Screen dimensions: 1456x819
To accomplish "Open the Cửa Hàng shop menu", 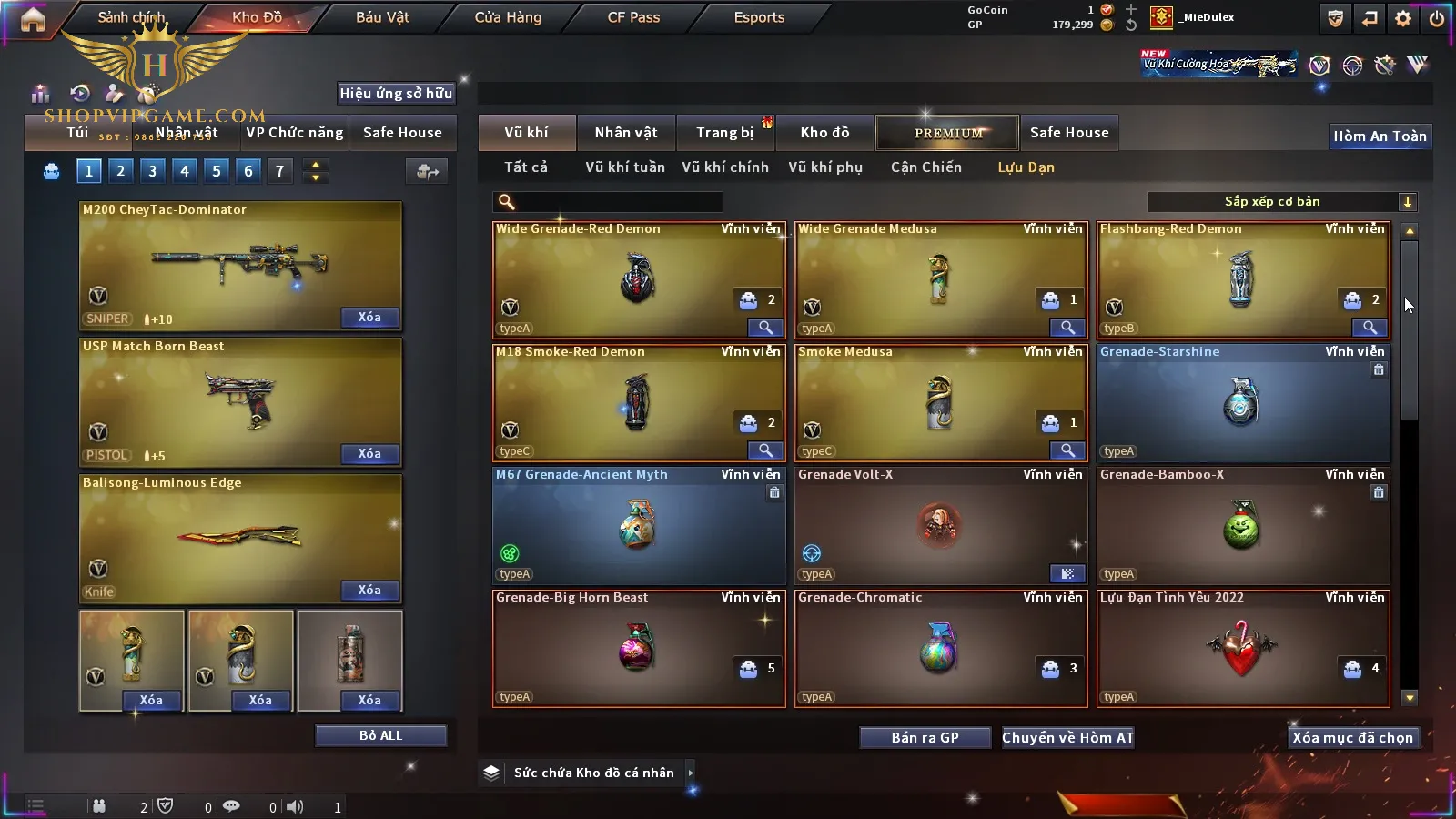I will click(508, 17).
